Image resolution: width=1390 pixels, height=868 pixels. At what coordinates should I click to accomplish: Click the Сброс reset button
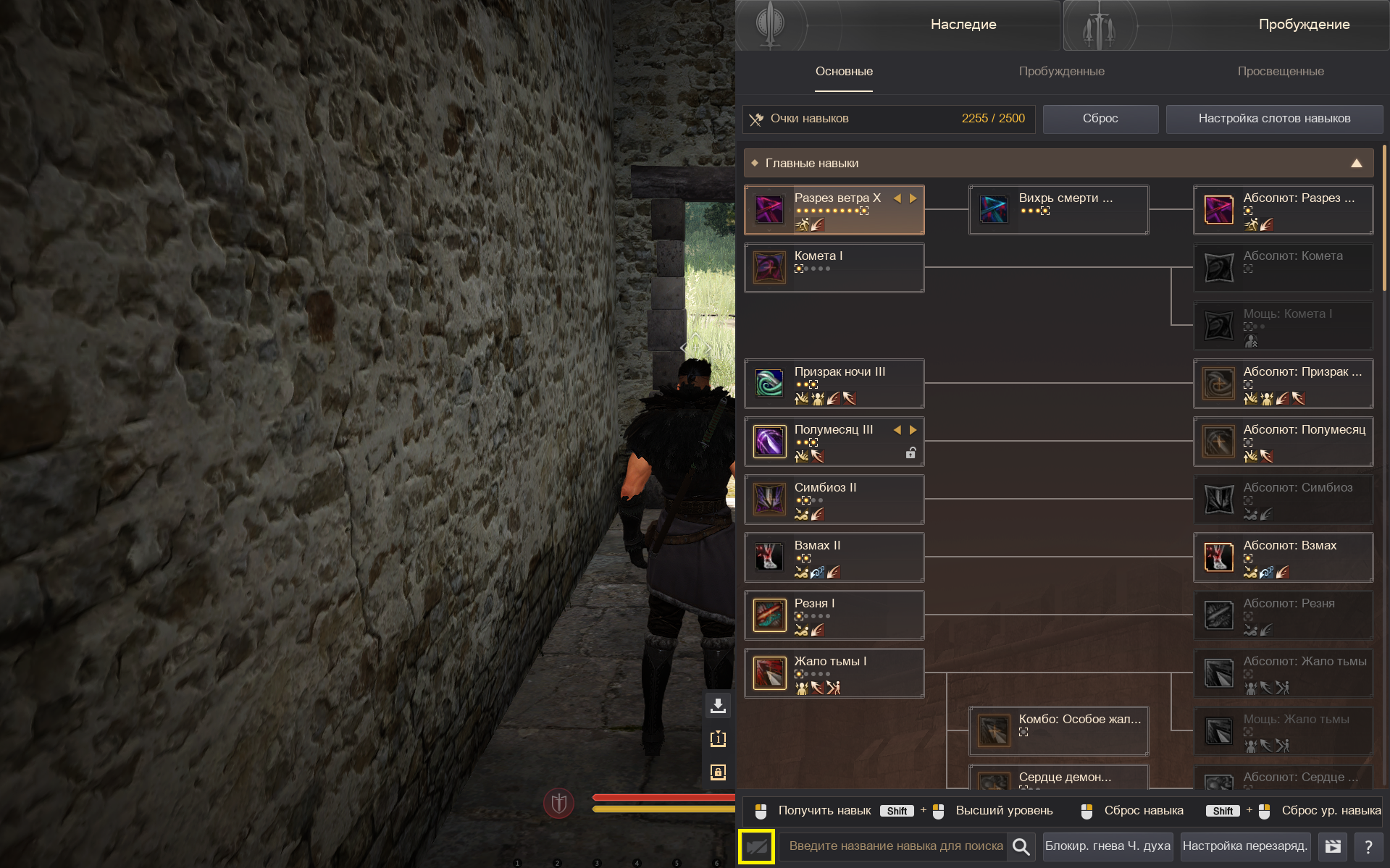point(1100,119)
